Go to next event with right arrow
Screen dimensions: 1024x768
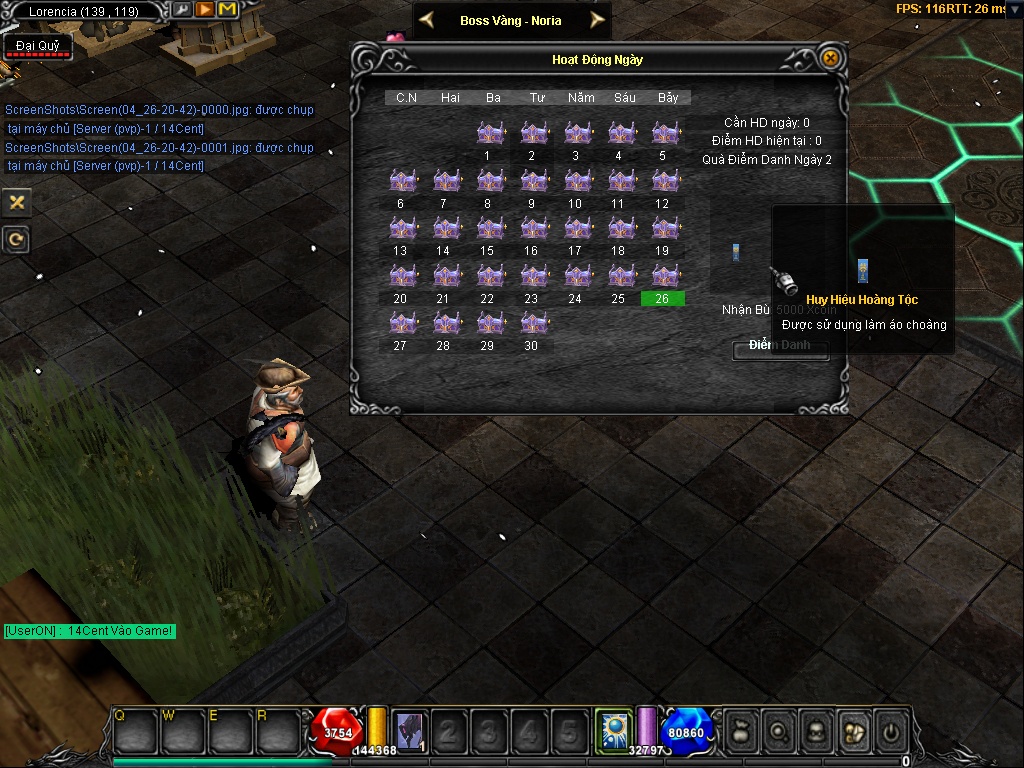pyautogui.click(x=597, y=20)
